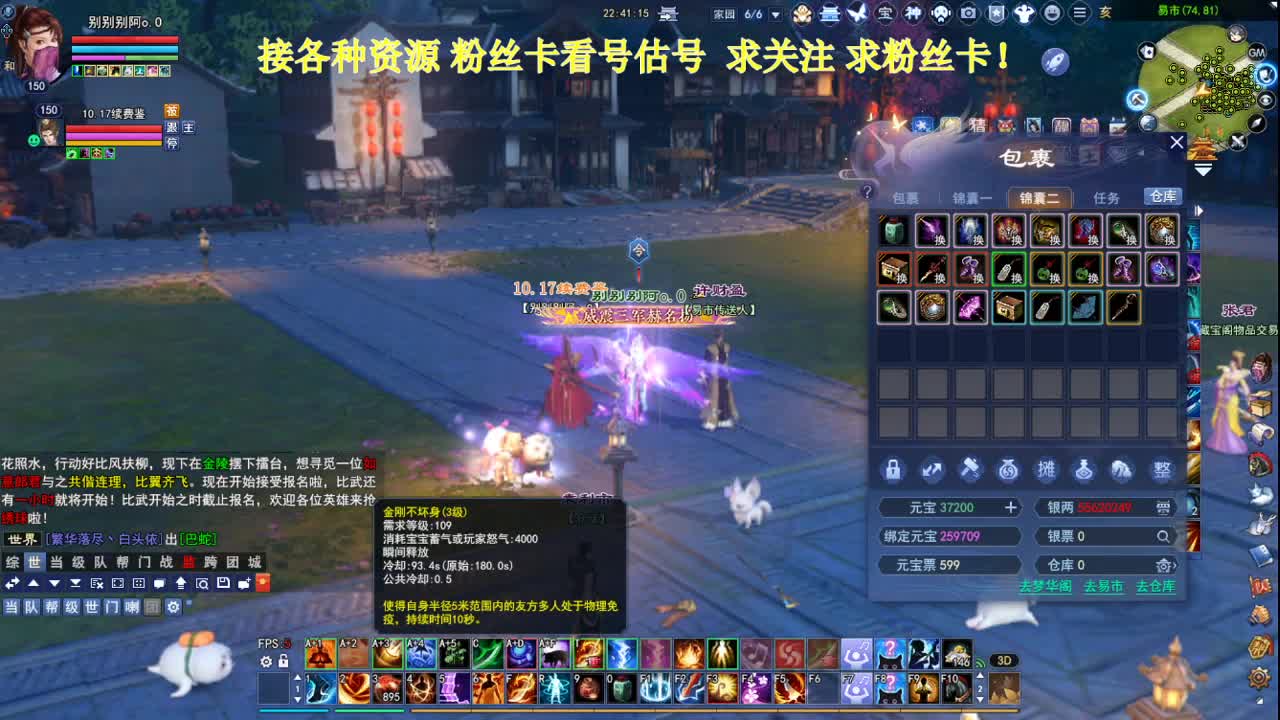Open the emoji expression icon near top right
The height and width of the screenshot is (720, 1280).
tap(1052, 13)
